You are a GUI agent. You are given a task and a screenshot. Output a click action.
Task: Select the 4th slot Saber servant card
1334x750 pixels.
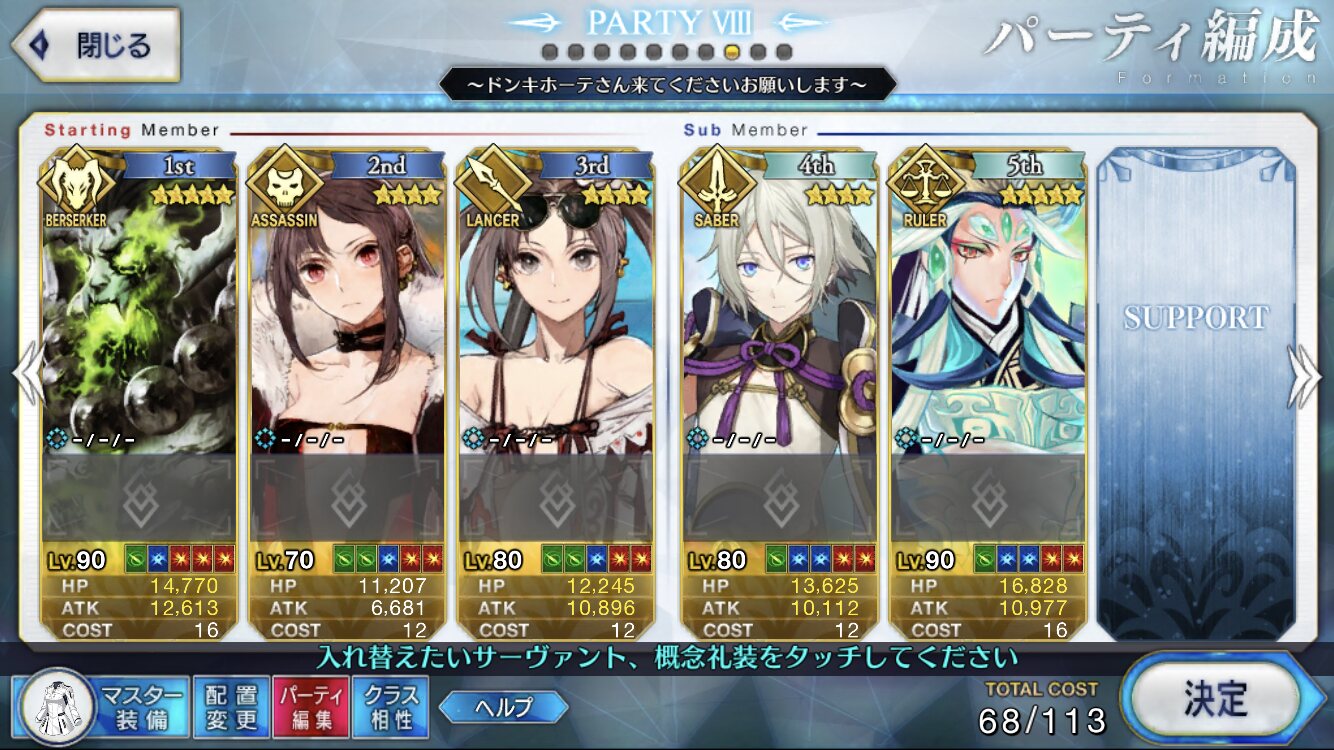(x=779, y=300)
